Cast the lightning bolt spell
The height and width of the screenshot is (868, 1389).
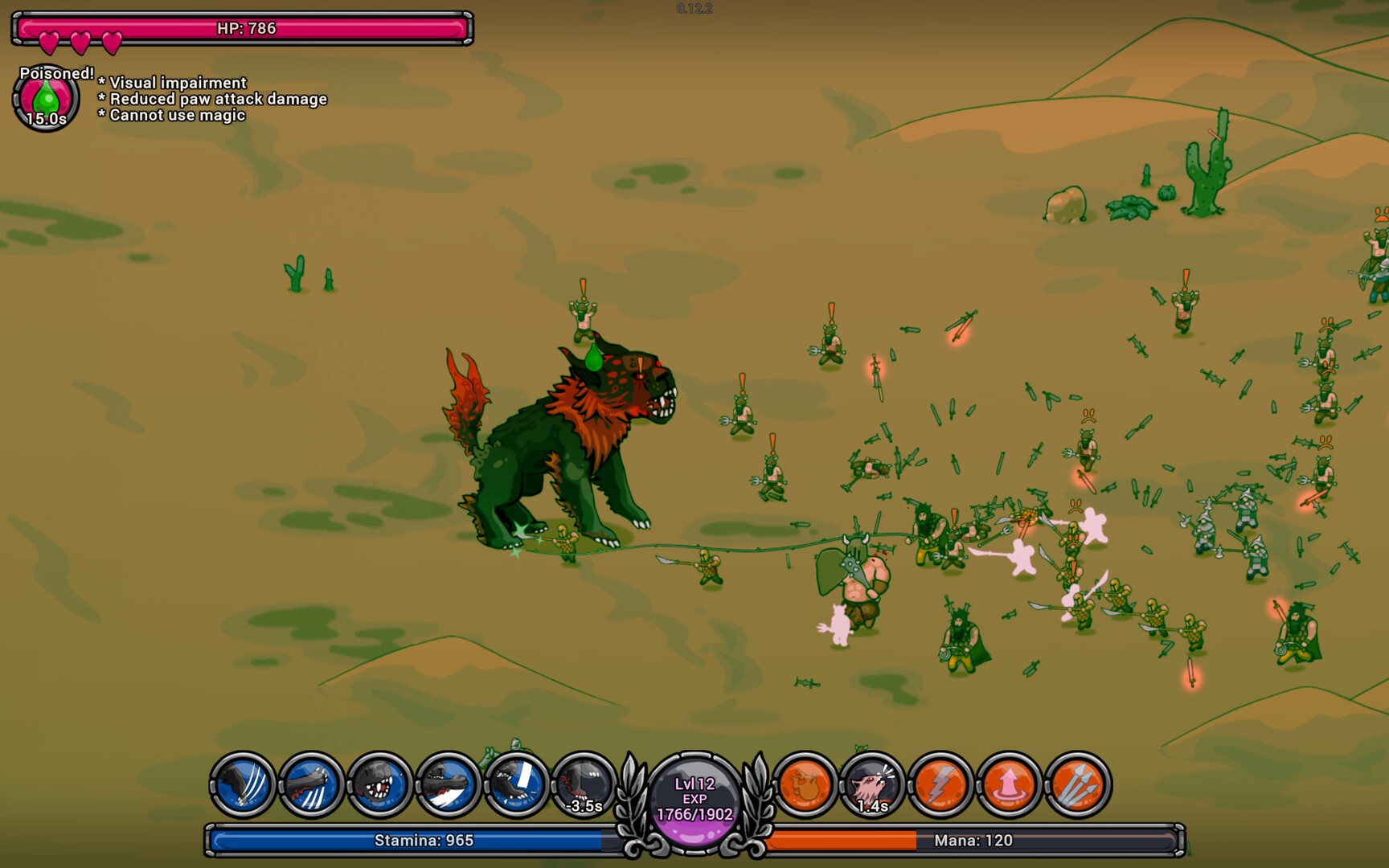941,784
